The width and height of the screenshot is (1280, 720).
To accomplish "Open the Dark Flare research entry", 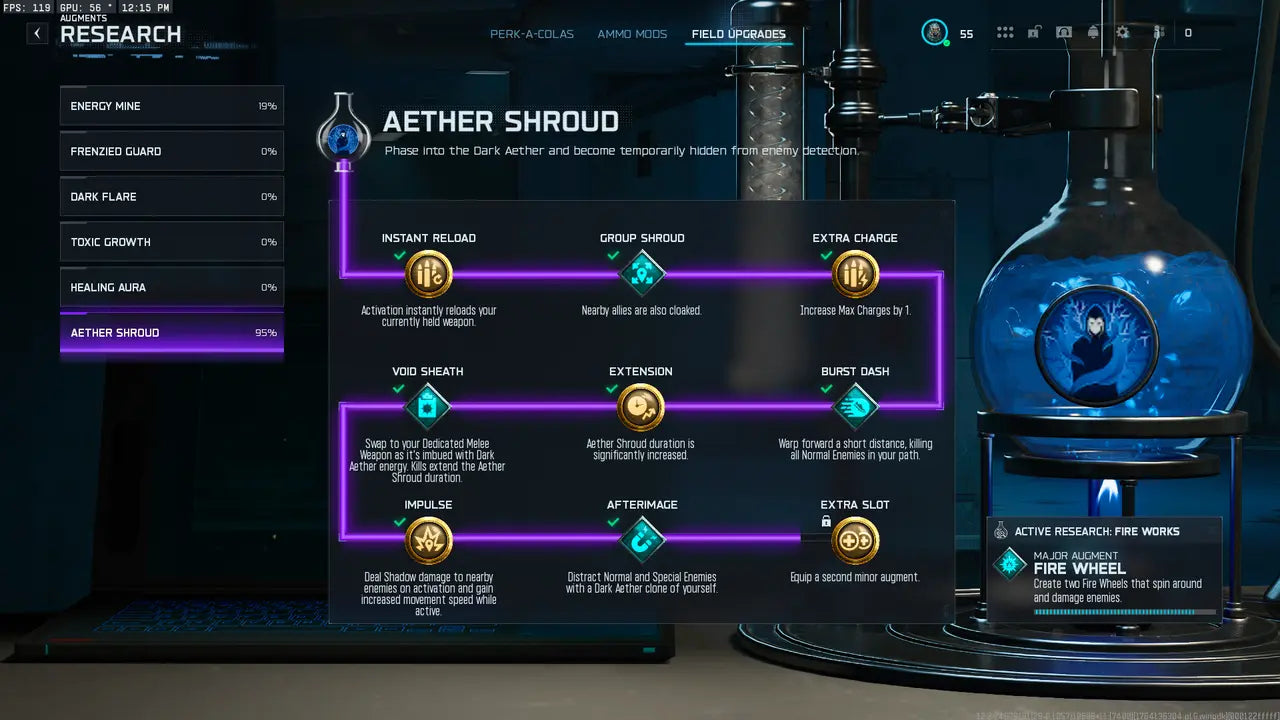I will (172, 197).
